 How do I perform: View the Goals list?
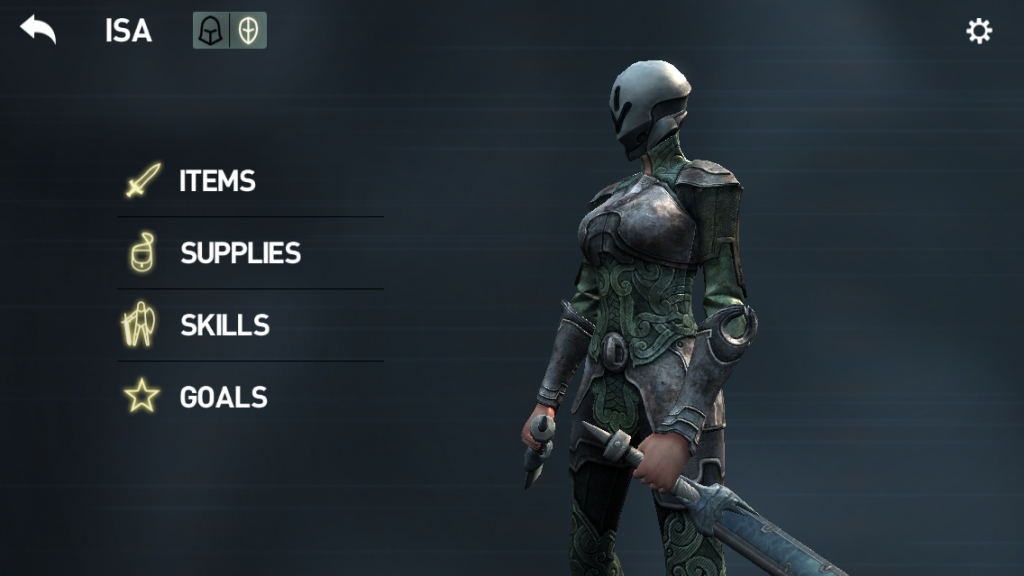point(223,397)
